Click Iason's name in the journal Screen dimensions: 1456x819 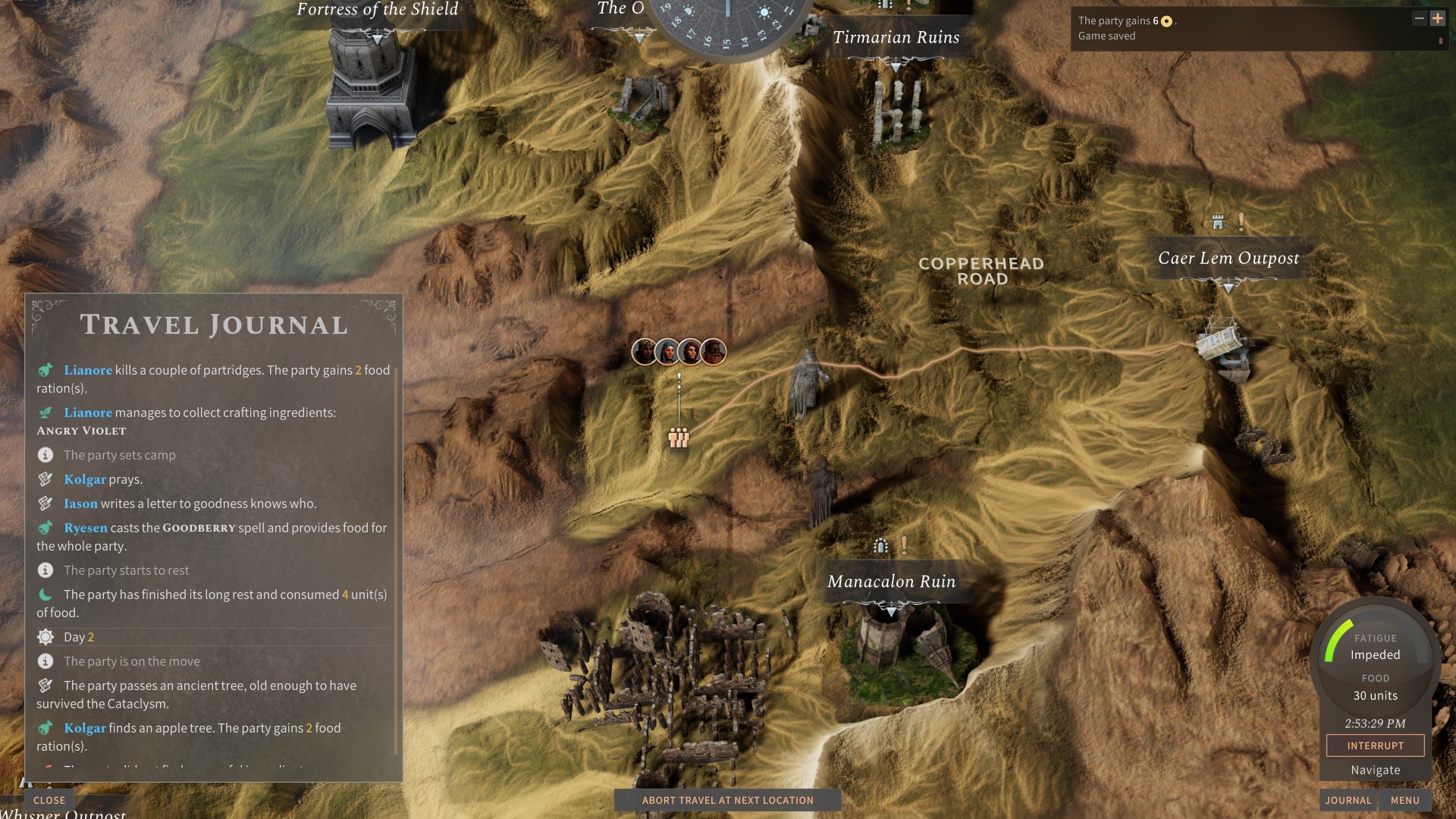click(80, 504)
